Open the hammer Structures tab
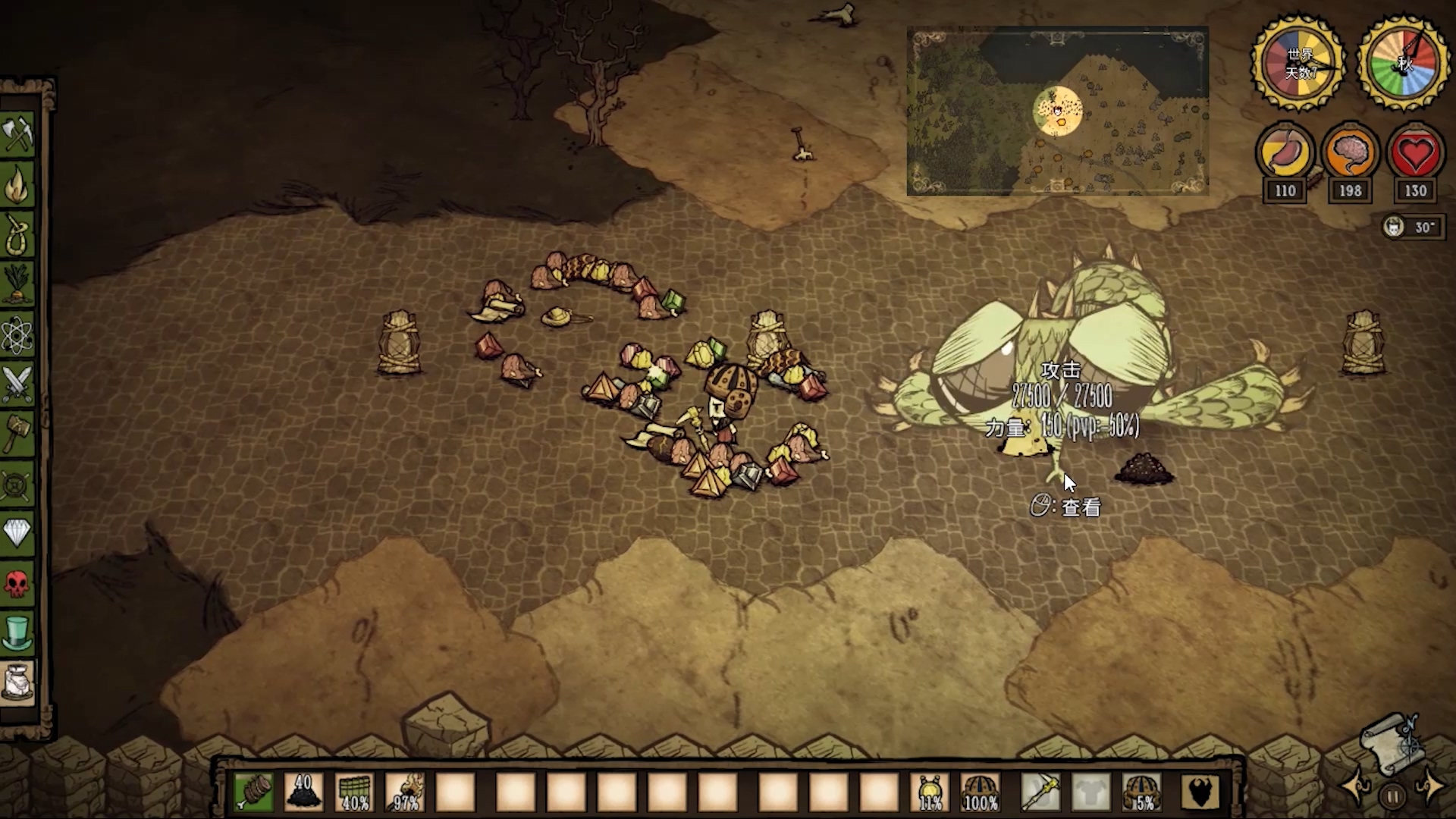The image size is (1456, 819). click(x=18, y=434)
